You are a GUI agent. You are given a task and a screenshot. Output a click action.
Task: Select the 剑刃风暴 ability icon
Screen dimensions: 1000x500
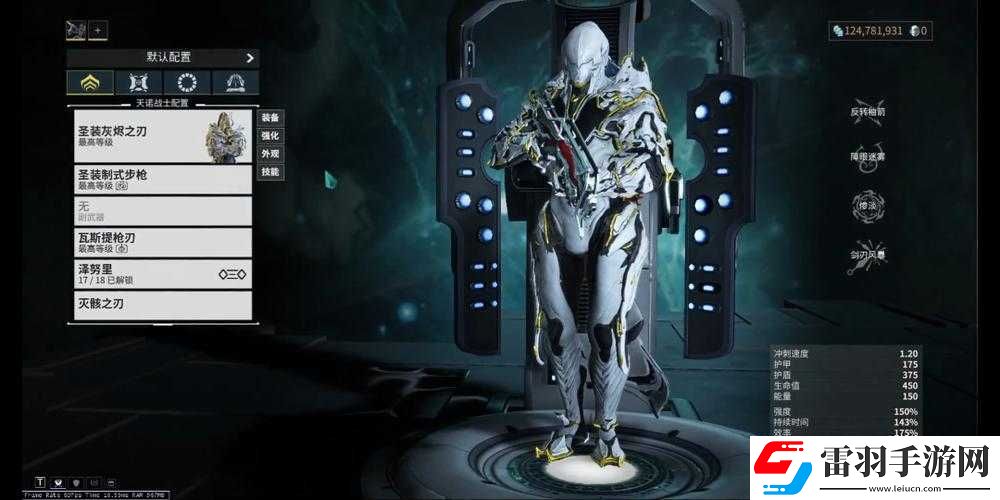tap(867, 247)
